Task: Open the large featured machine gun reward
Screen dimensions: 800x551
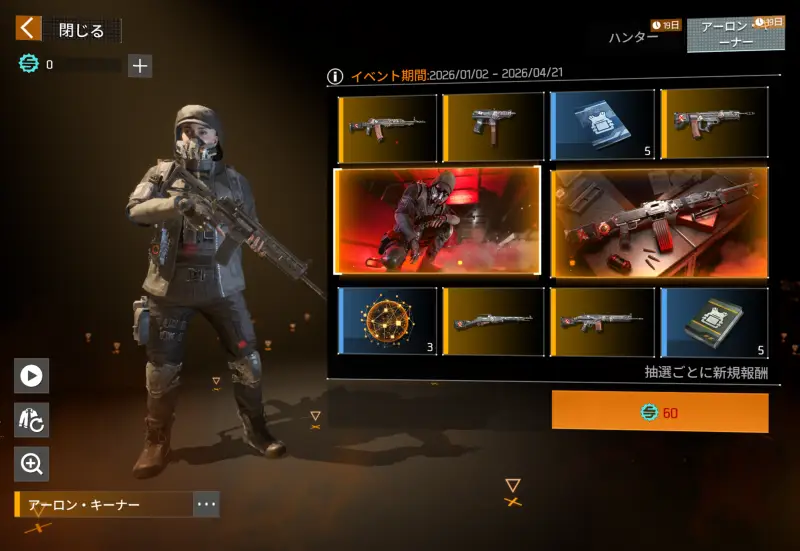Action: [x=659, y=222]
